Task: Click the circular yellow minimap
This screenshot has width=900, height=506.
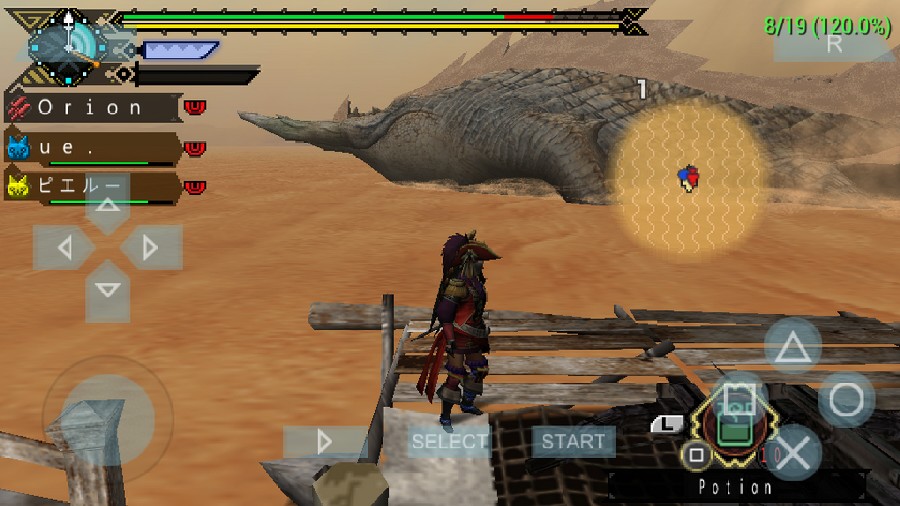Action: coord(687,176)
